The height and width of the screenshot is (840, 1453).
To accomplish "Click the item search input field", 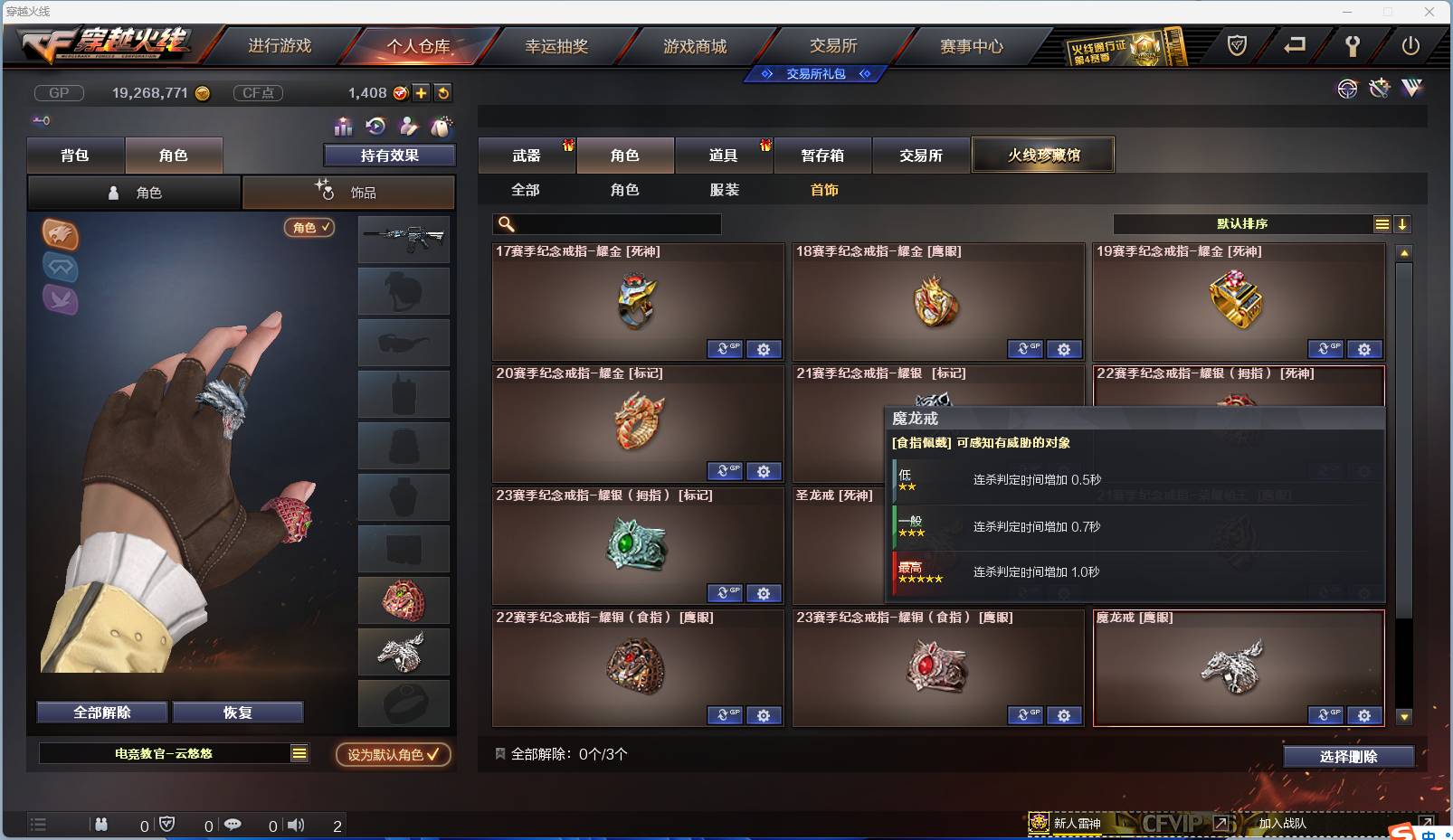I will 606,223.
